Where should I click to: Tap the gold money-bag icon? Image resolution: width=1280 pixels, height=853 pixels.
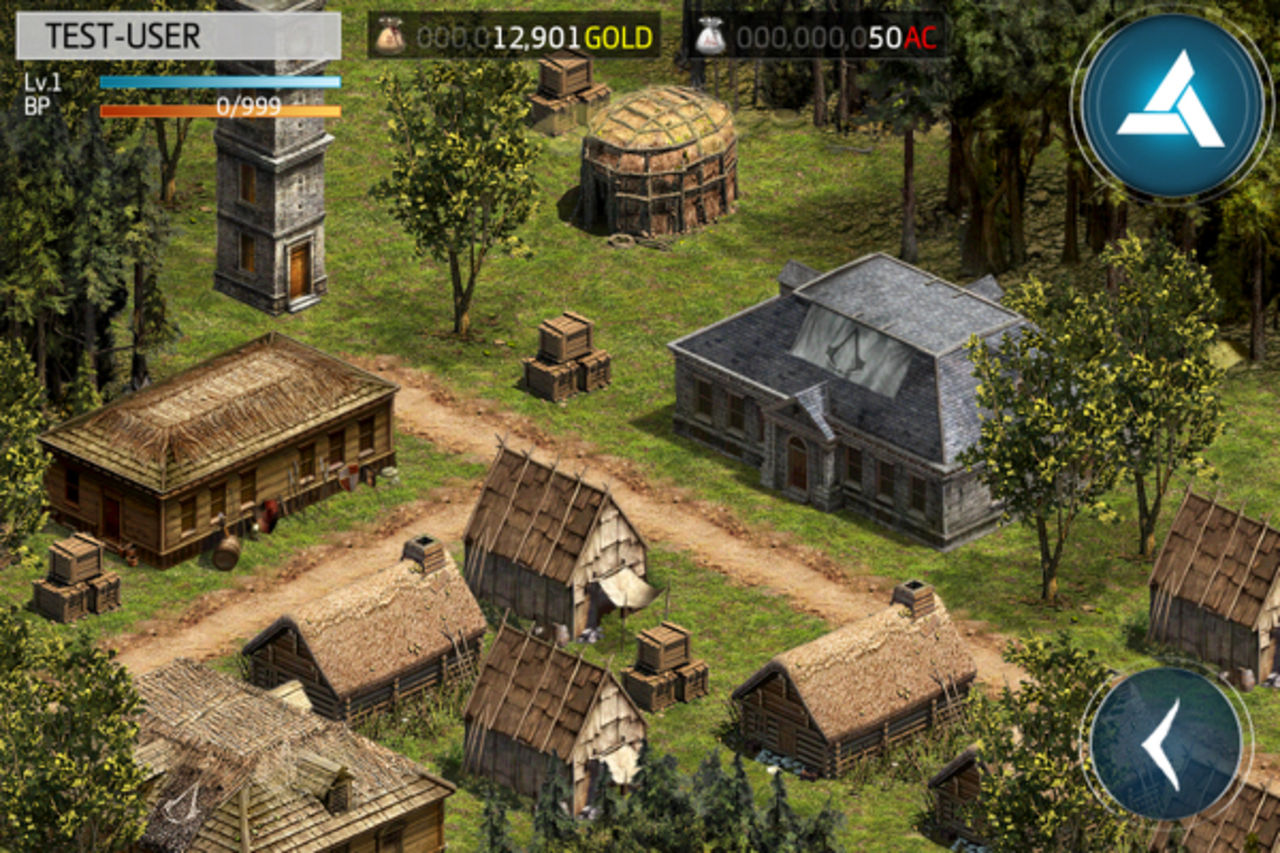point(390,34)
